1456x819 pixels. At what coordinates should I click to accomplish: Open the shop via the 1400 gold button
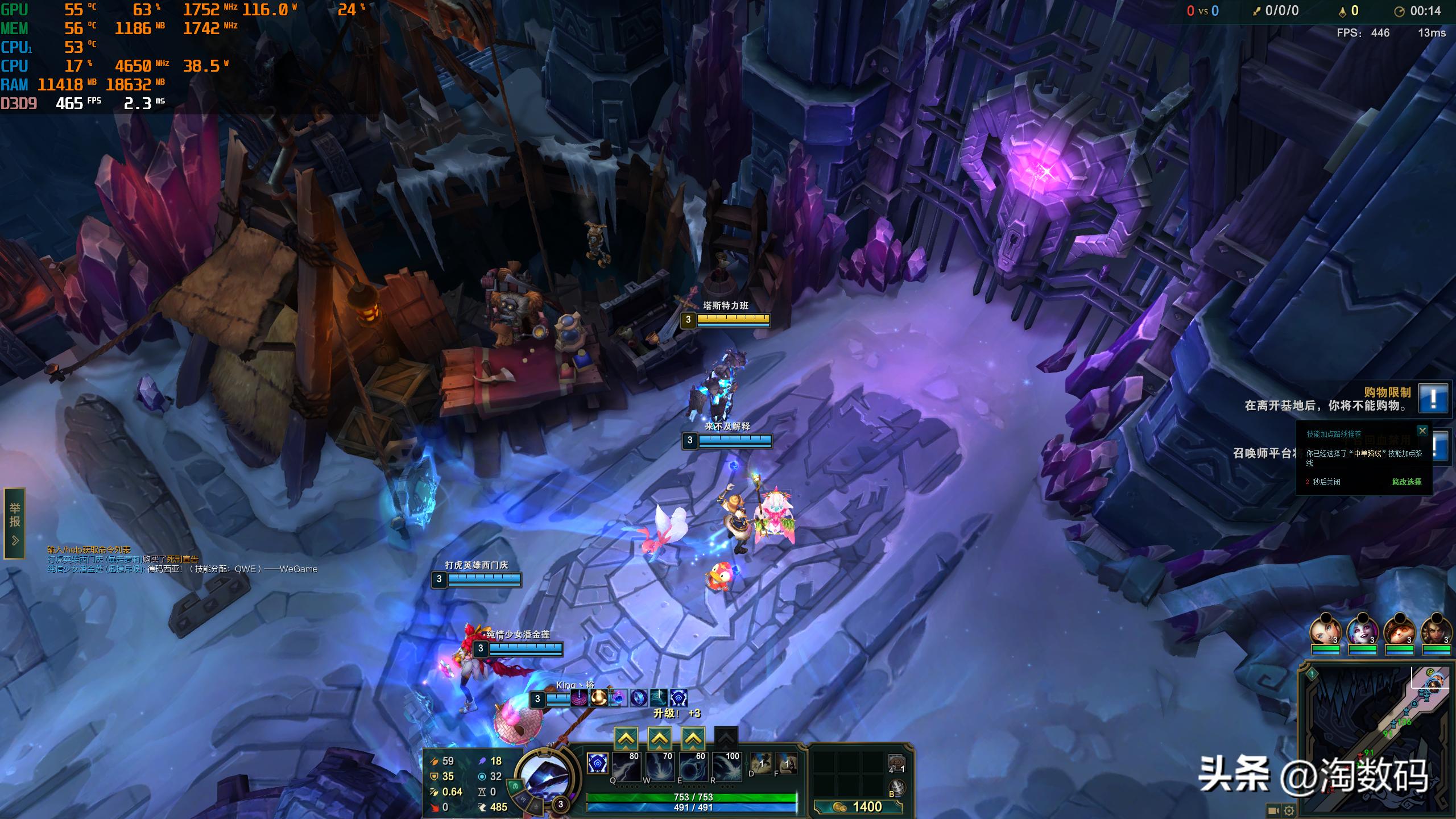pyautogui.click(x=858, y=806)
